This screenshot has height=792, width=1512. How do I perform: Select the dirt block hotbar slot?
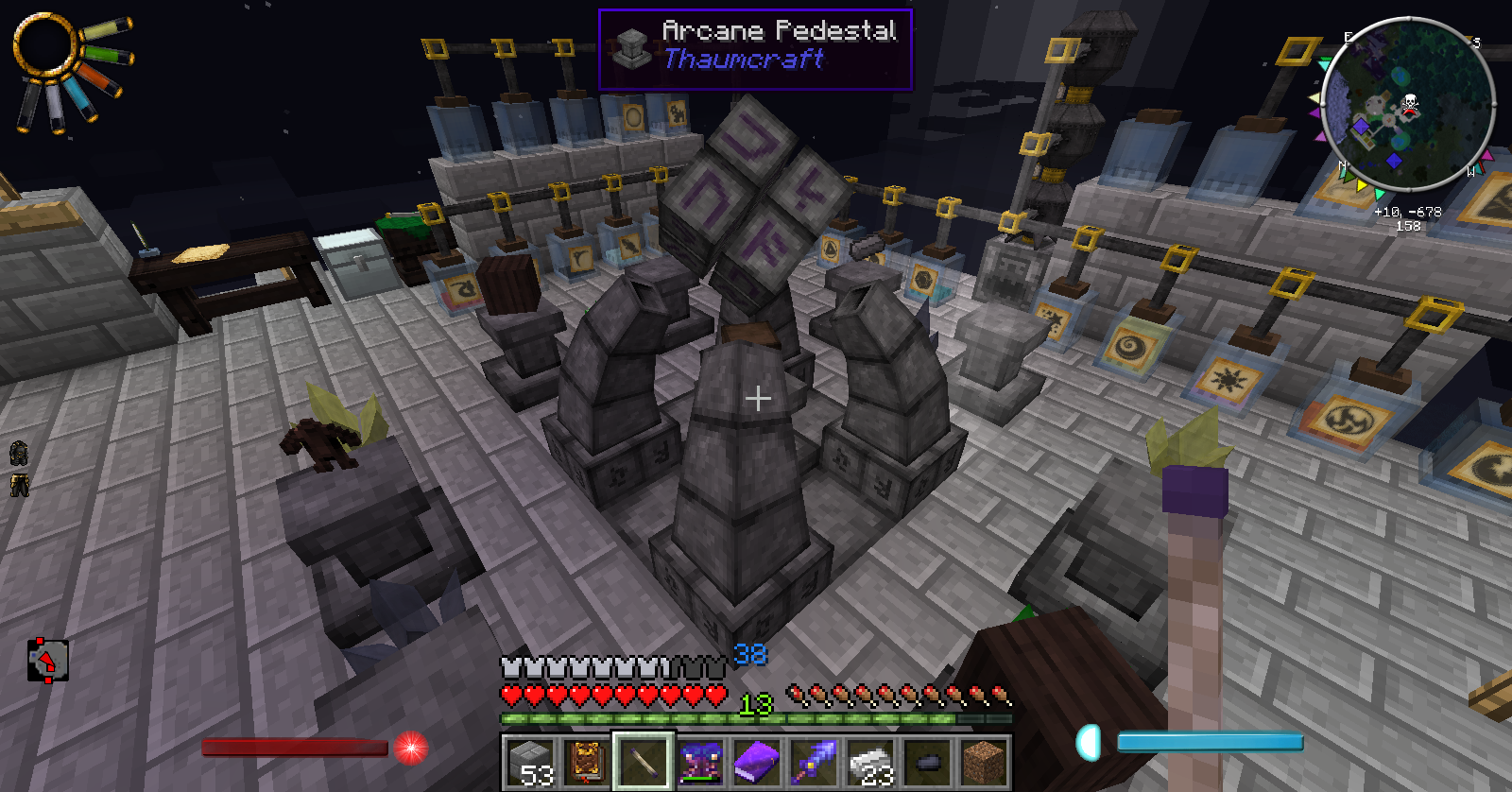(x=984, y=762)
